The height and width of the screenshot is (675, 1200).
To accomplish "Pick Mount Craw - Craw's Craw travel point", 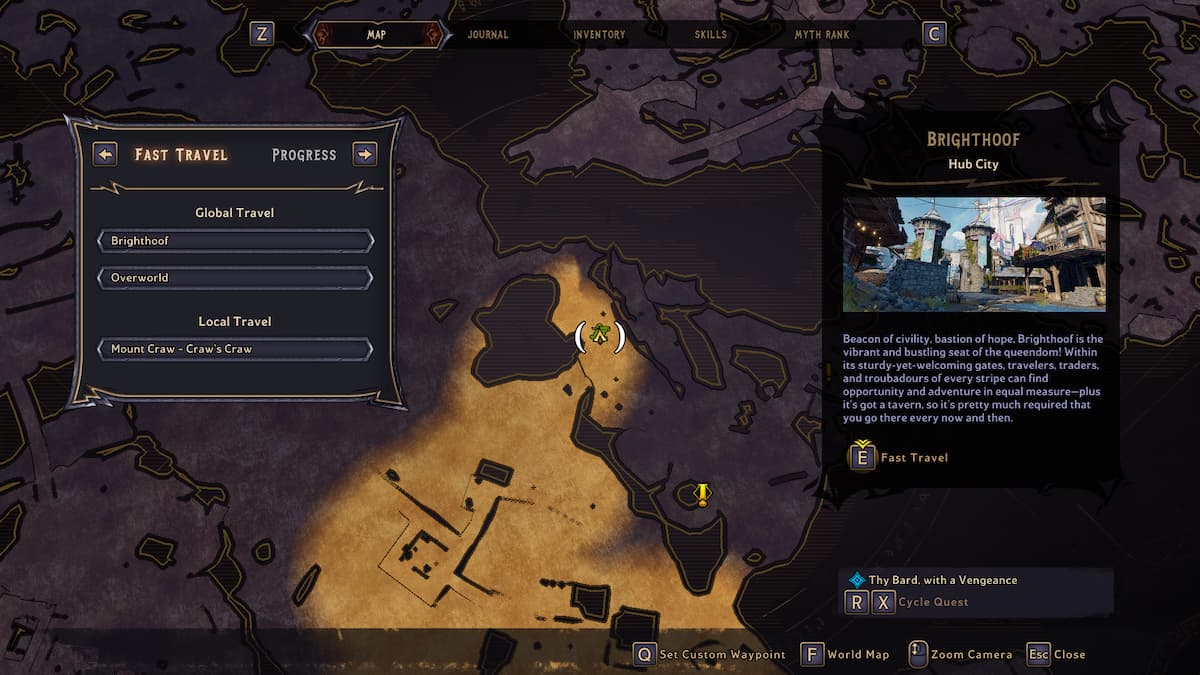I will tap(235, 349).
